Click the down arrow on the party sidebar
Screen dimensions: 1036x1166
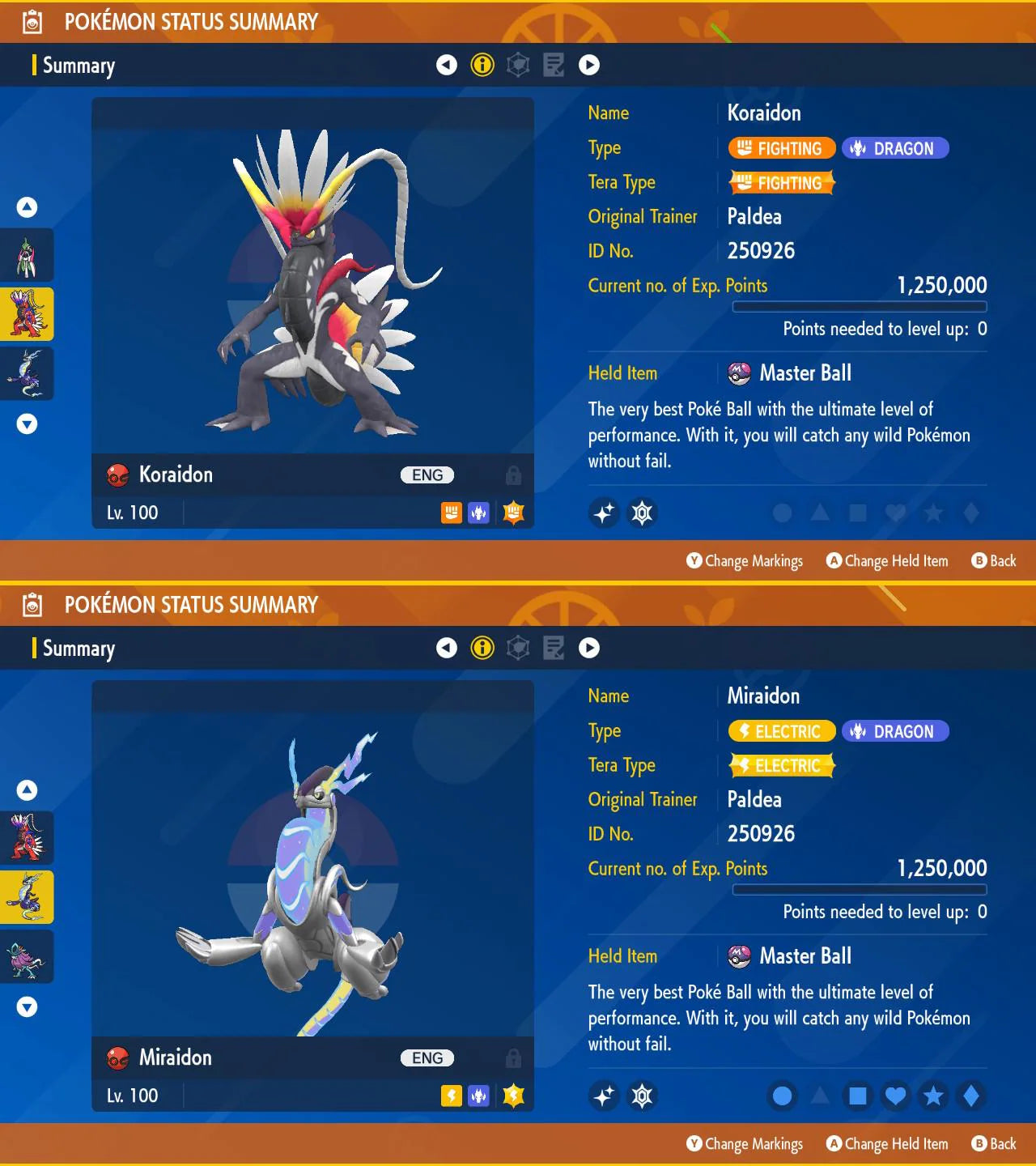coord(27,423)
